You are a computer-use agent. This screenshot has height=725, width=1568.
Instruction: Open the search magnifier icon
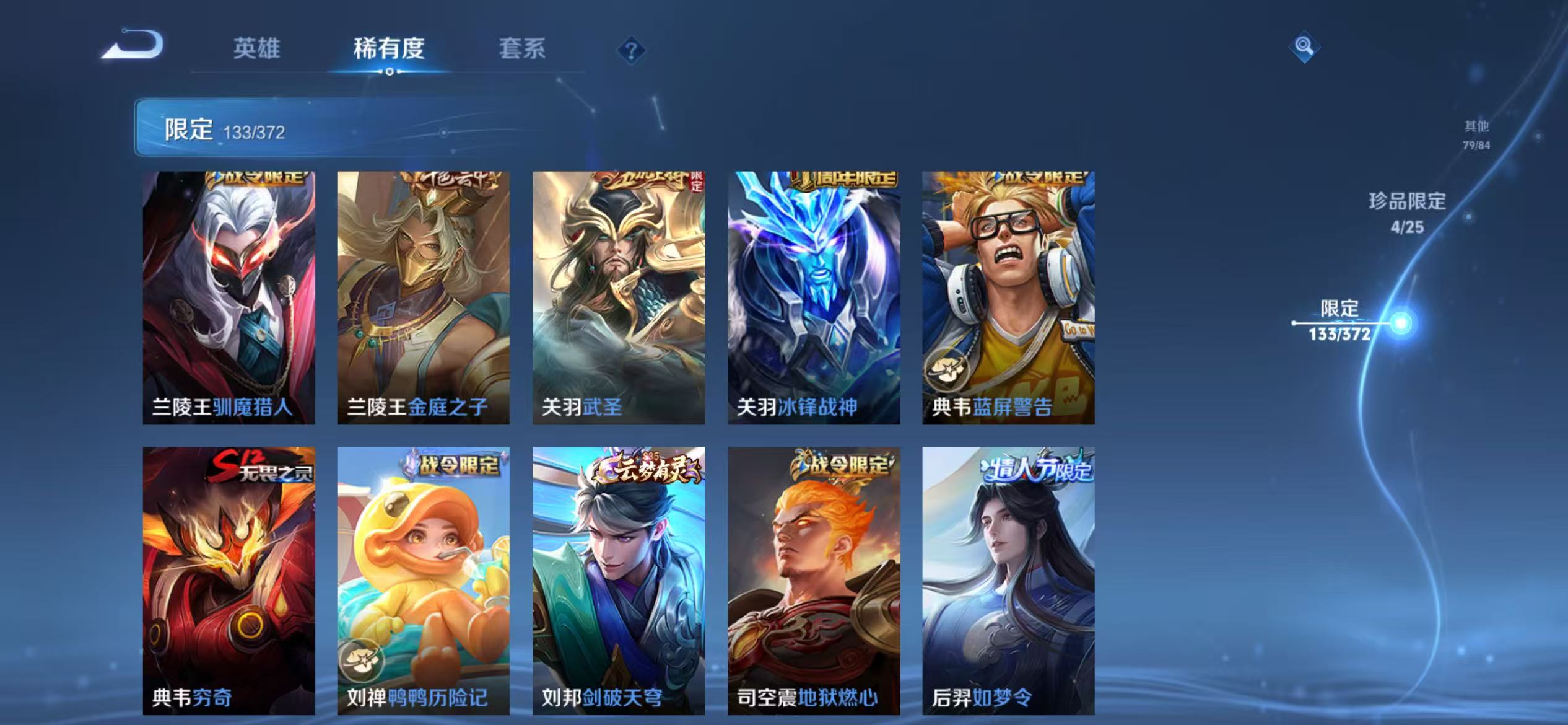(1304, 46)
